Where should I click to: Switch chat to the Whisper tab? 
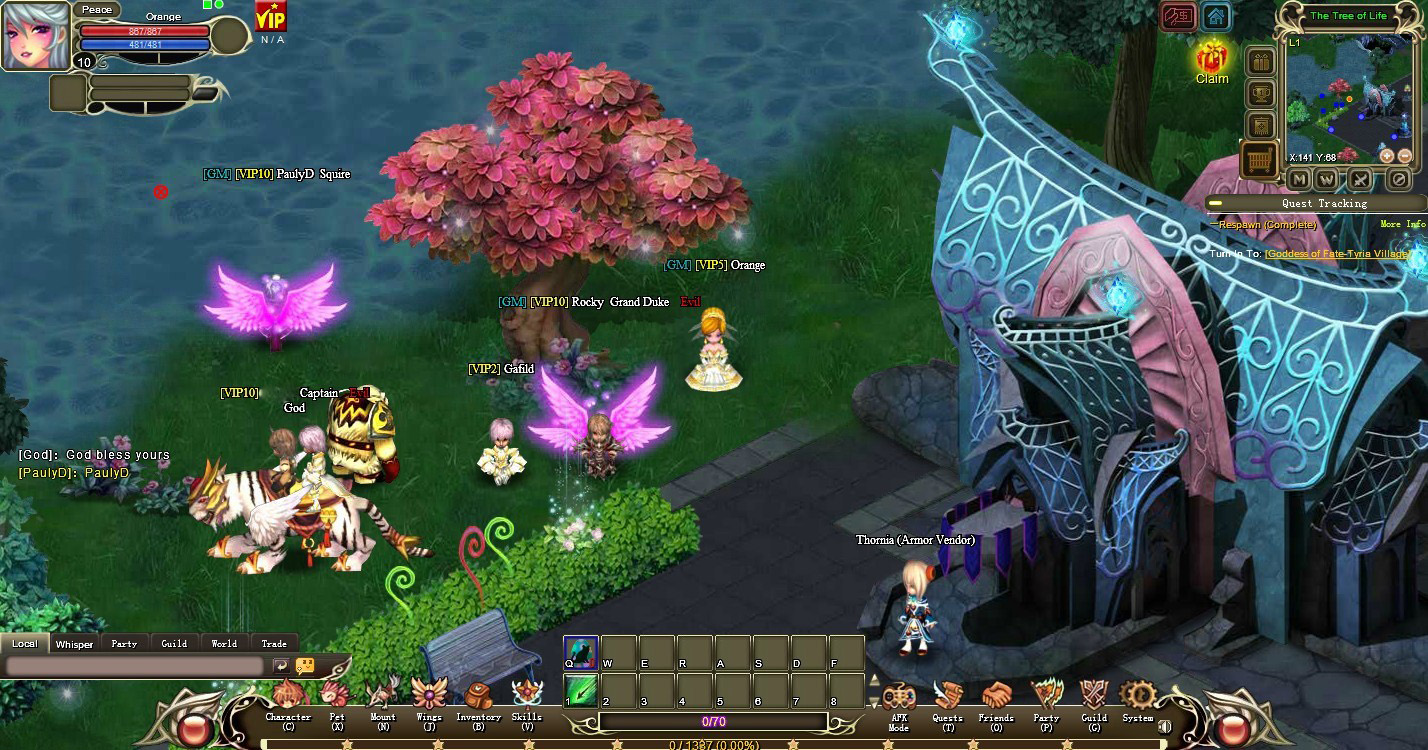74,644
